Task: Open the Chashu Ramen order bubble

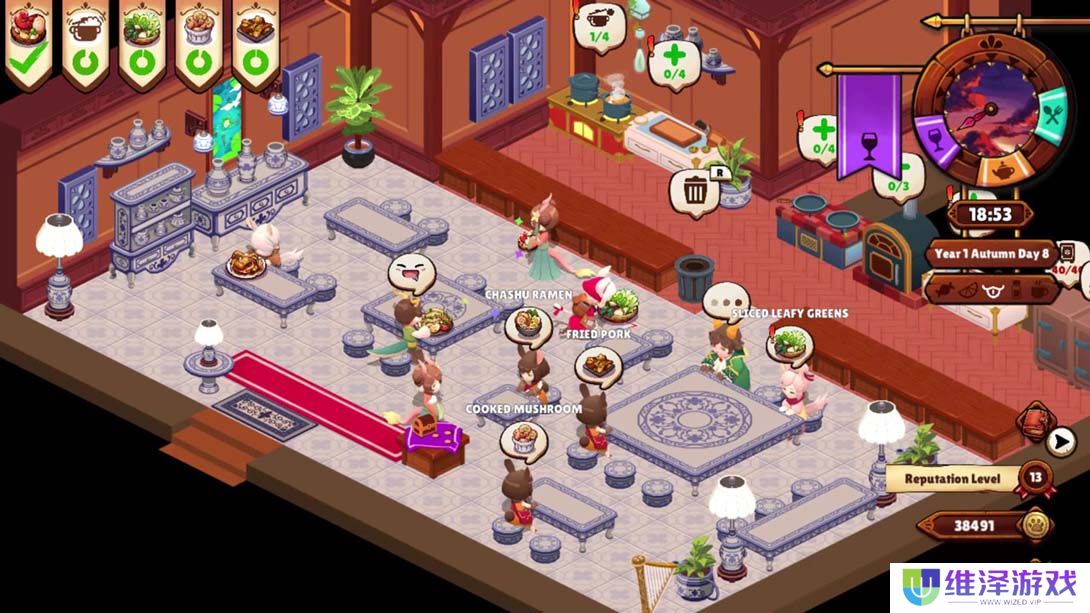Action: point(528,324)
